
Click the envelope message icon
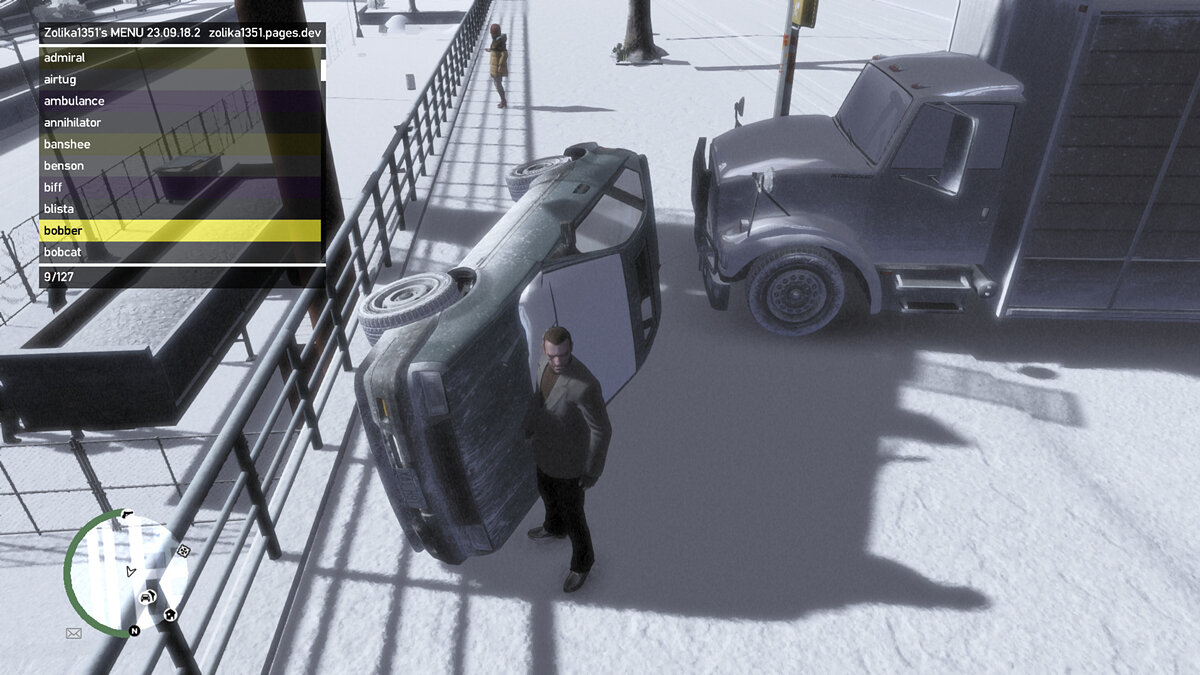[73, 633]
